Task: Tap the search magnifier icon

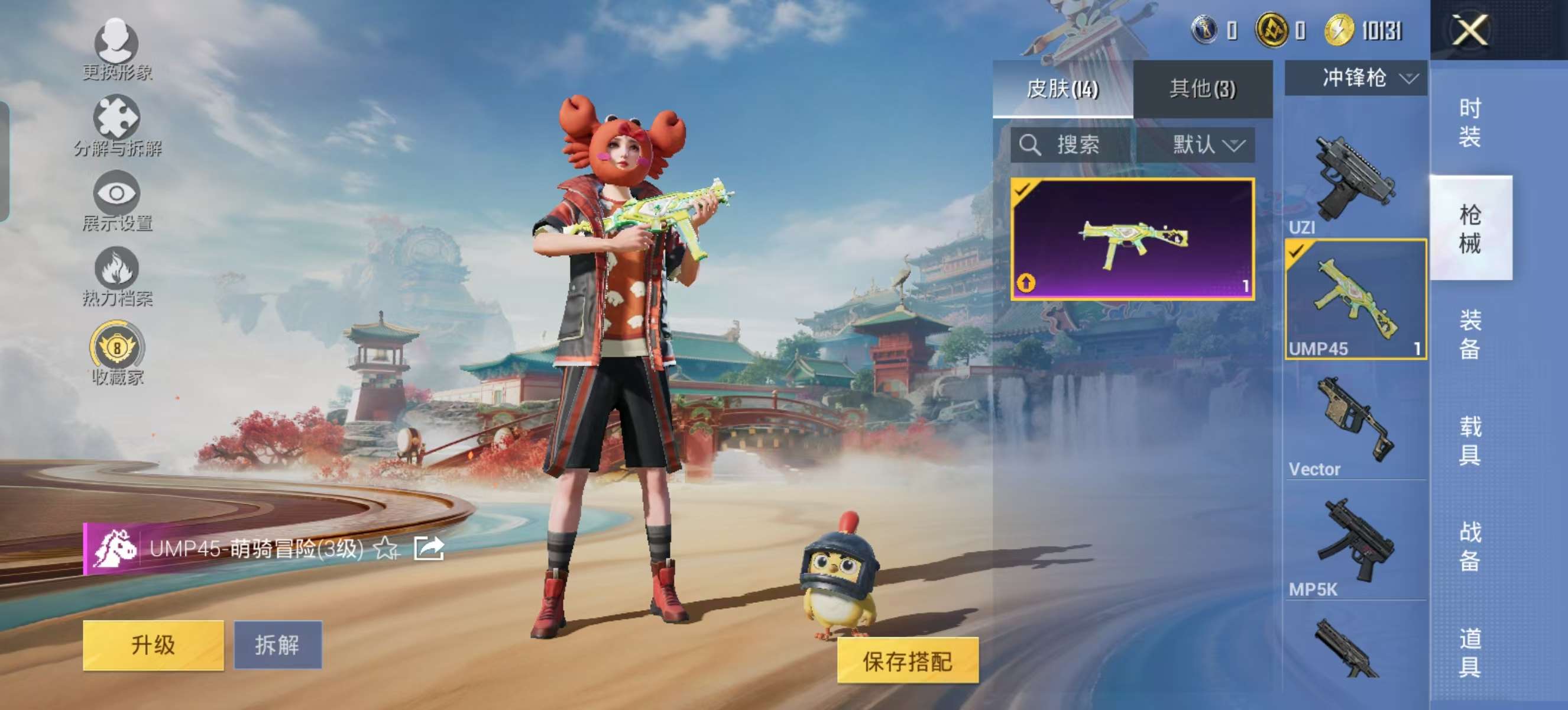Action: [x=1032, y=145]
